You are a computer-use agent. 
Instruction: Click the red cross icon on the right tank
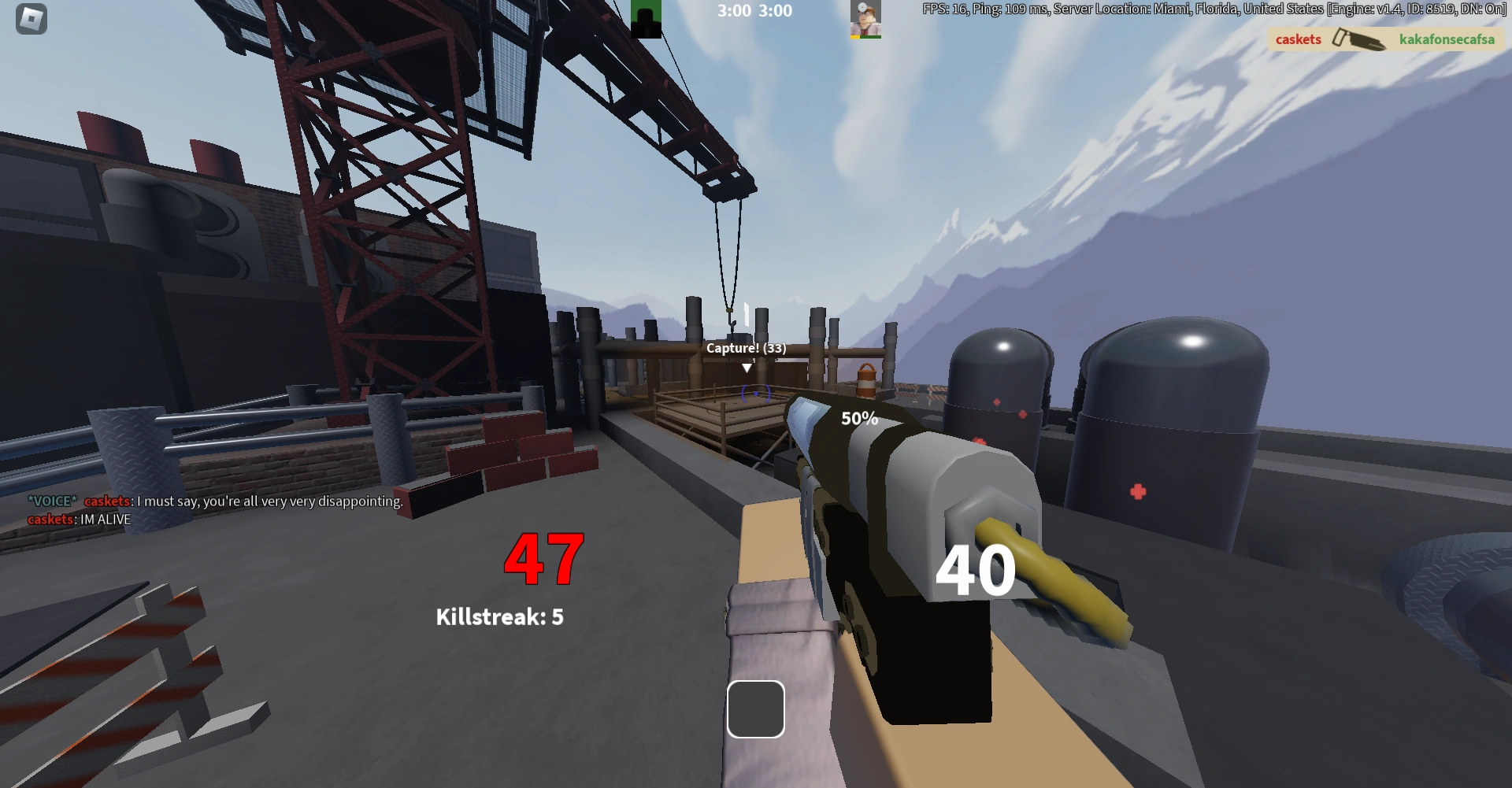tap(1137, 490)
